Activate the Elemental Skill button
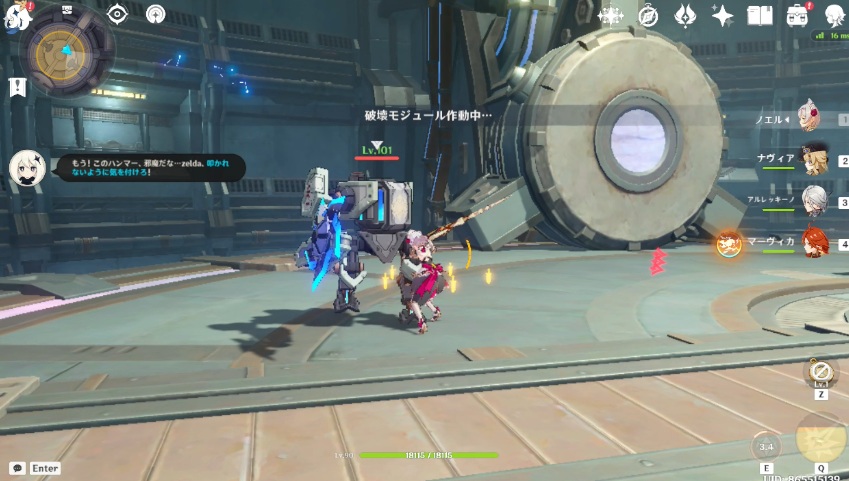The height and width of the screenshot is (481, 849). click(766, 447)
